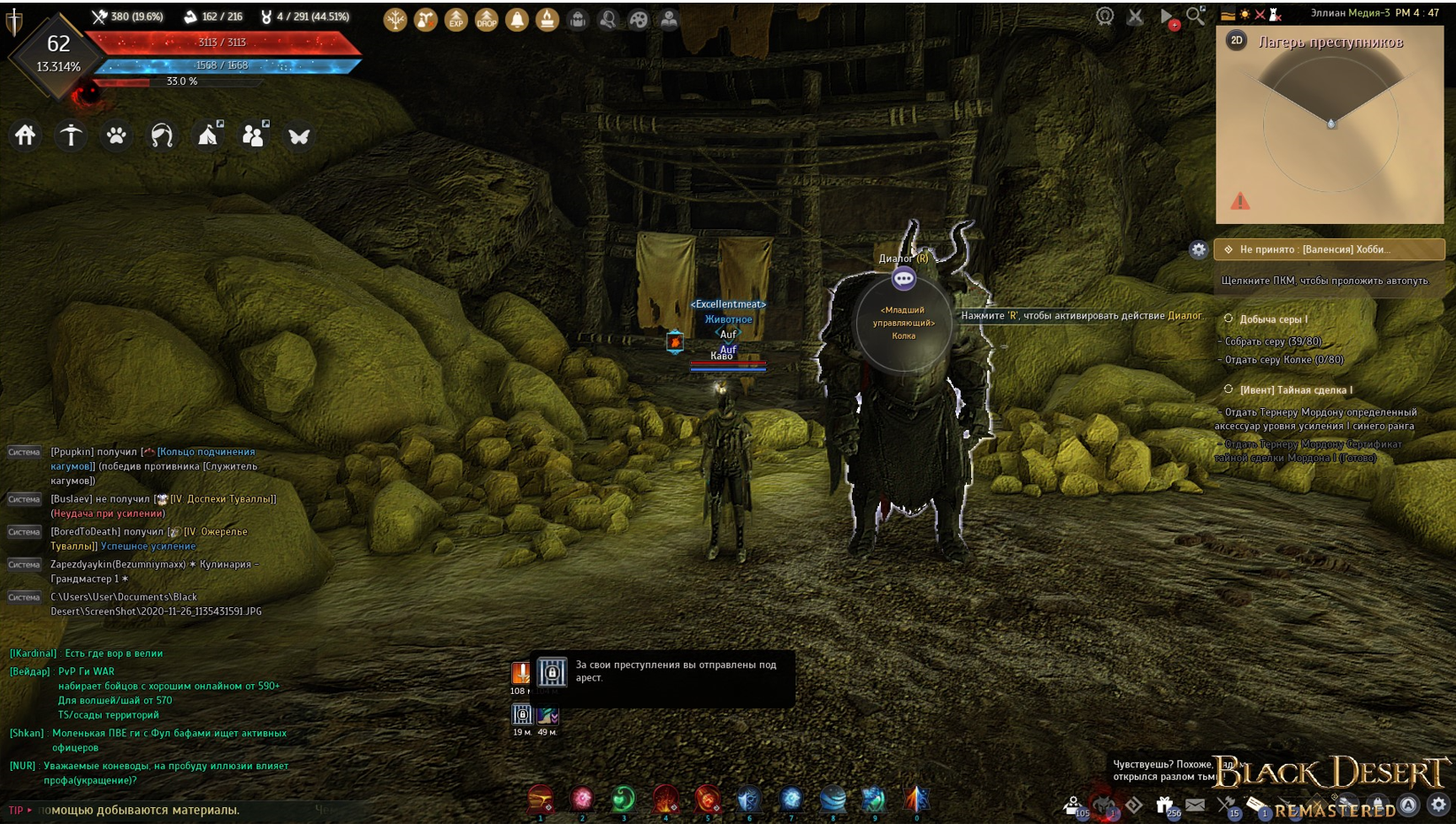Viewport: 1456px width, 824px height.
Task: Select the unaccepted Валенсия quest banner
Action: (x=1329, y=250)
